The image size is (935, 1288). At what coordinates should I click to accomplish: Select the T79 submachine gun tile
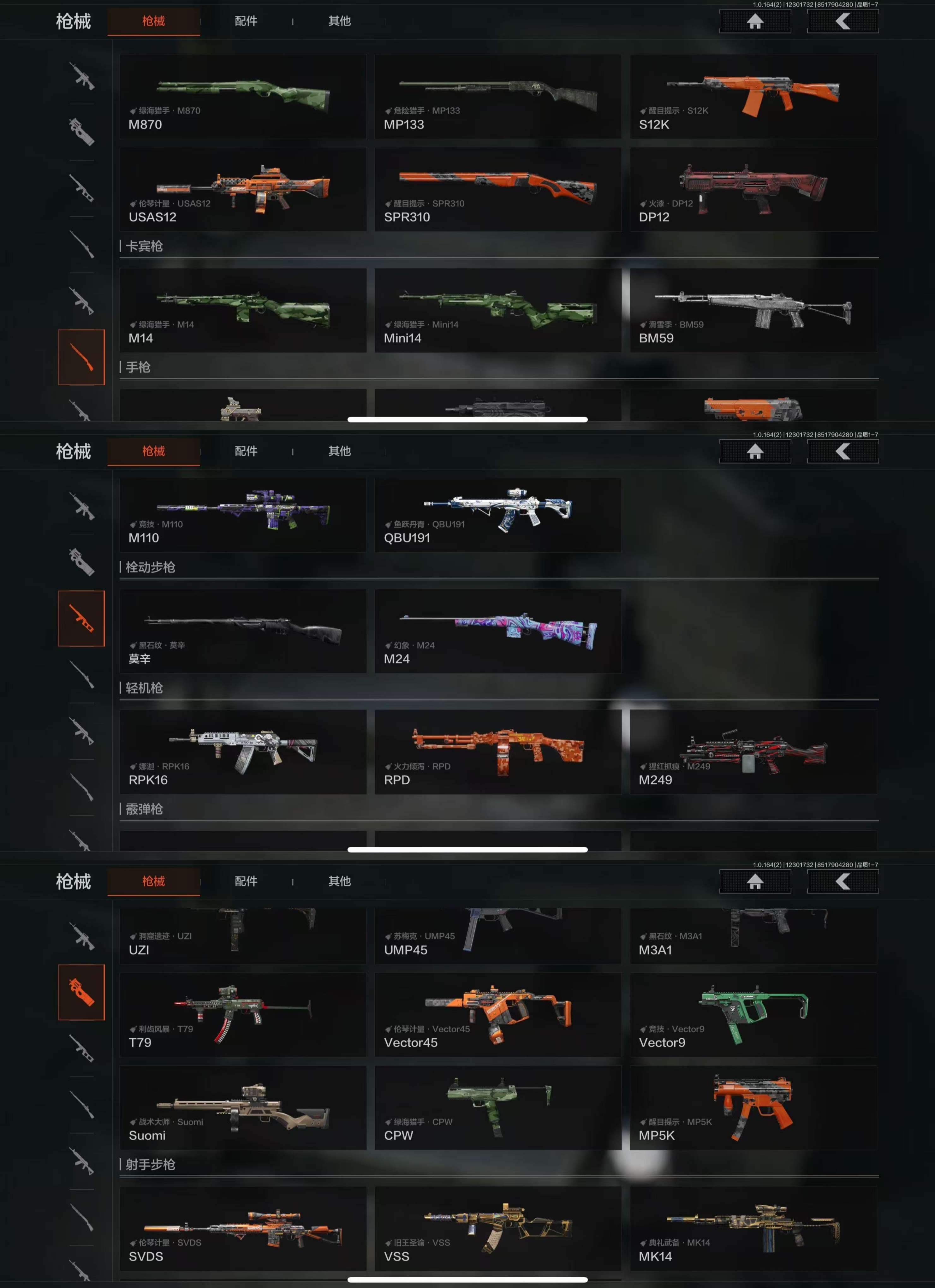(x=242, y=1014)
